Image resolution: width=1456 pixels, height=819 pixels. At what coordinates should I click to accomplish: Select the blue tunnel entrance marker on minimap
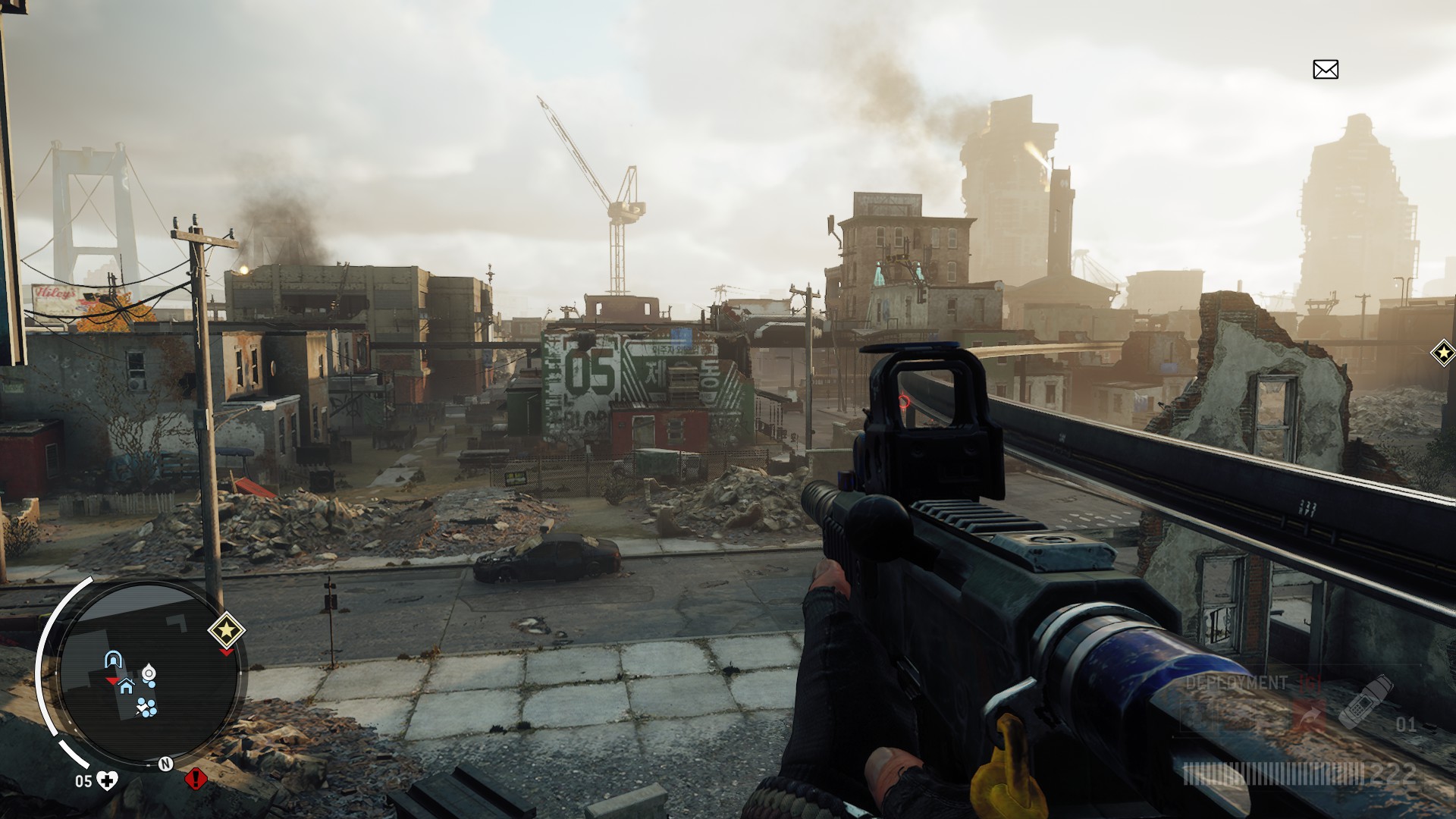(x=114, y=659)
